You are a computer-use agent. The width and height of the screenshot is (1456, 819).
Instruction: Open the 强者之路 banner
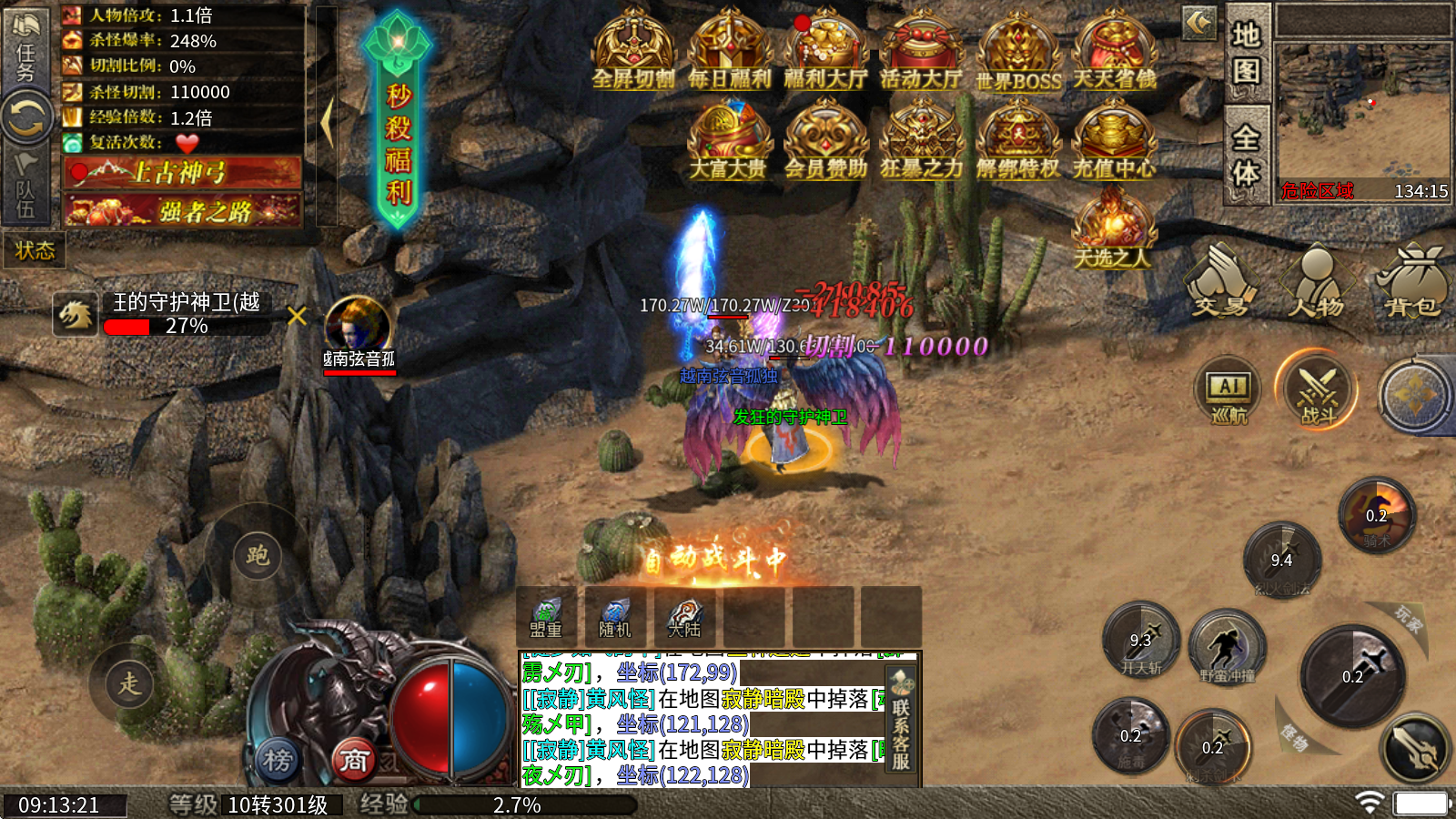[182, 211]
